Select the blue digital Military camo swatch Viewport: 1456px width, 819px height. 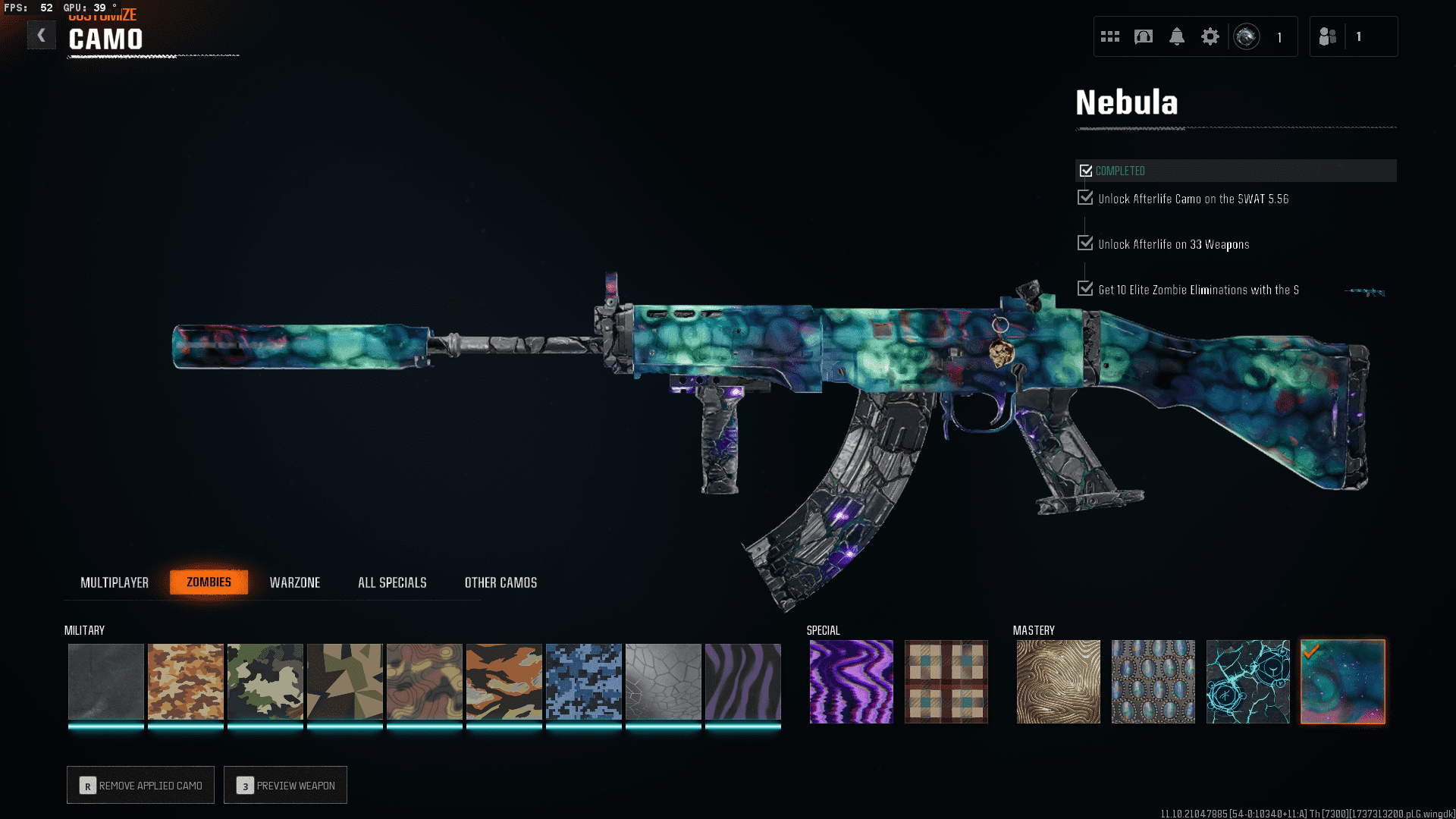tap(584, 681)
